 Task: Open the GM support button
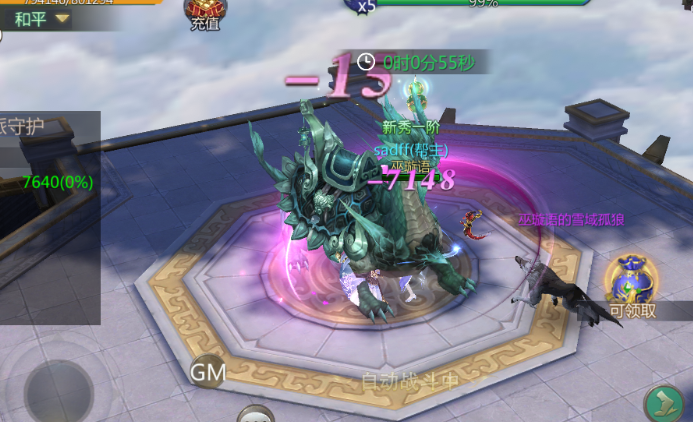[x=208, y=373]
